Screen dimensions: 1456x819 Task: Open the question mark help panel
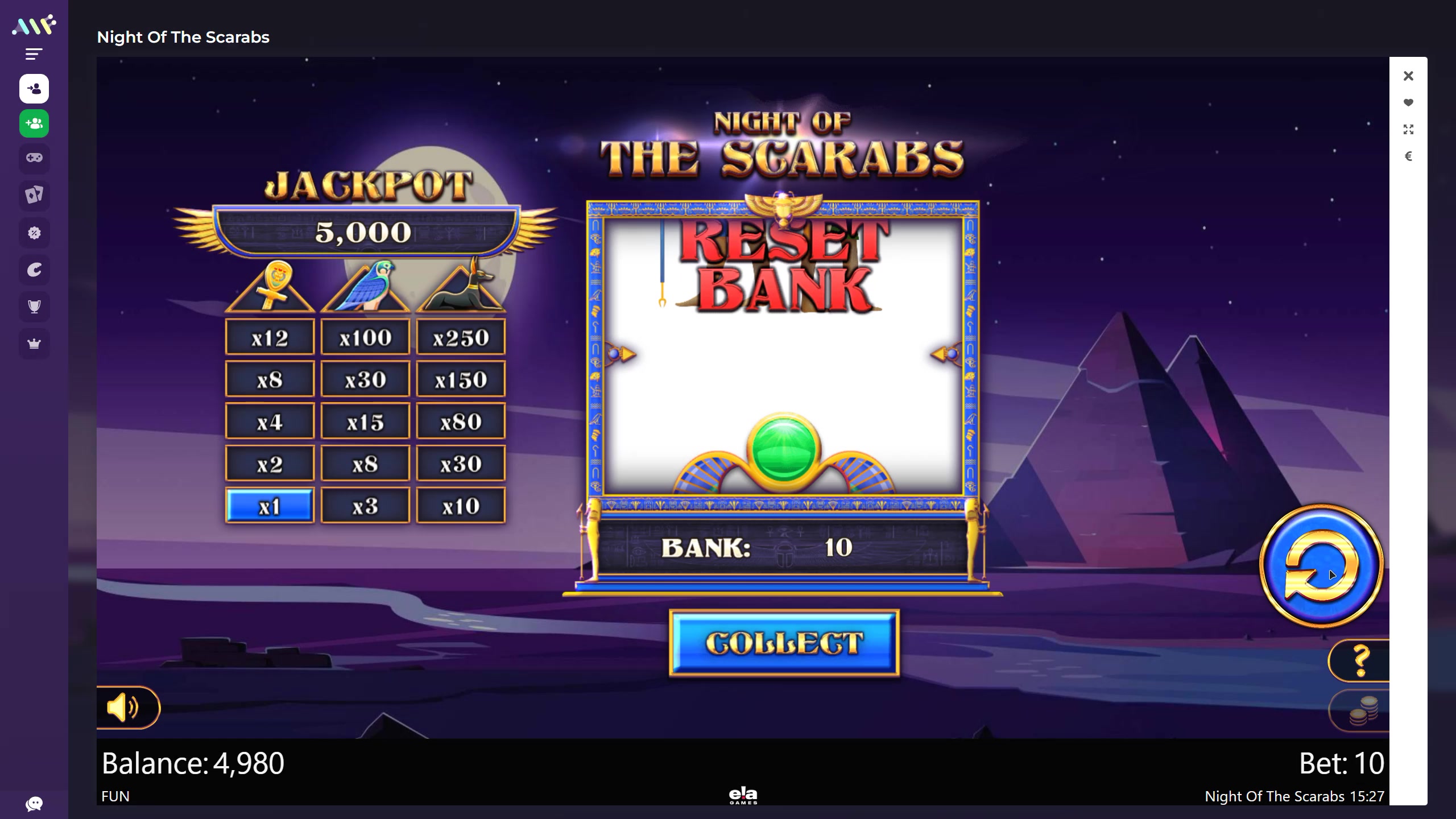pyautogui.click(x=1360, y=660)
